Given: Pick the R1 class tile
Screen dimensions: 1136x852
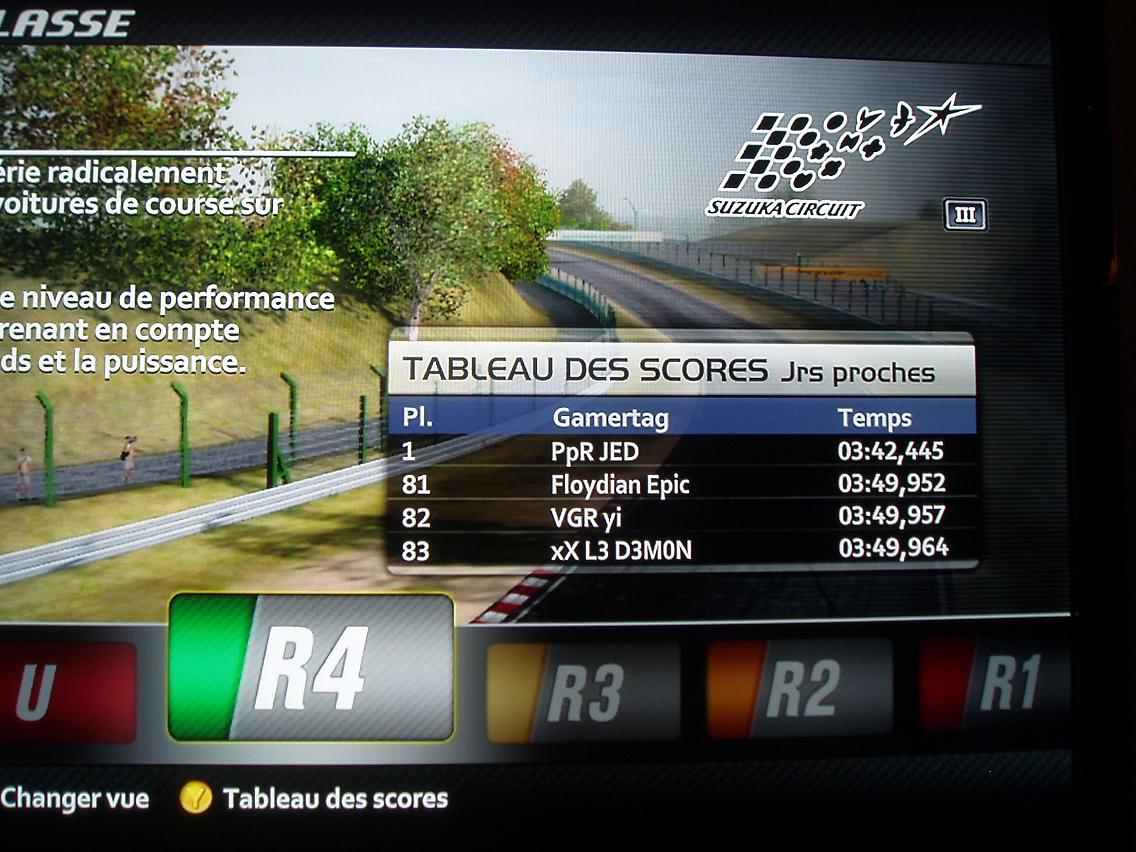Looking at the screenshot, I should click(993, 685).
